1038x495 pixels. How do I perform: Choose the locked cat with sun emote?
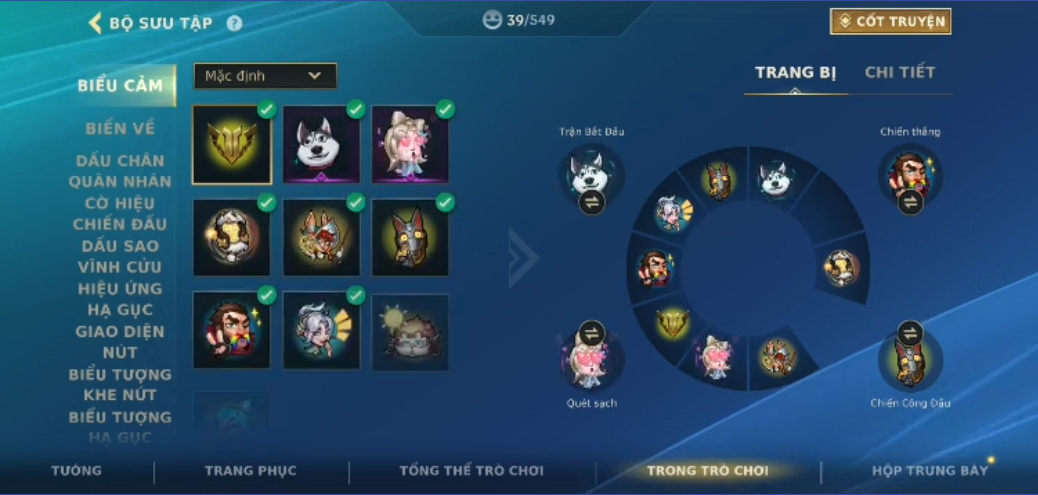(410, 332)
